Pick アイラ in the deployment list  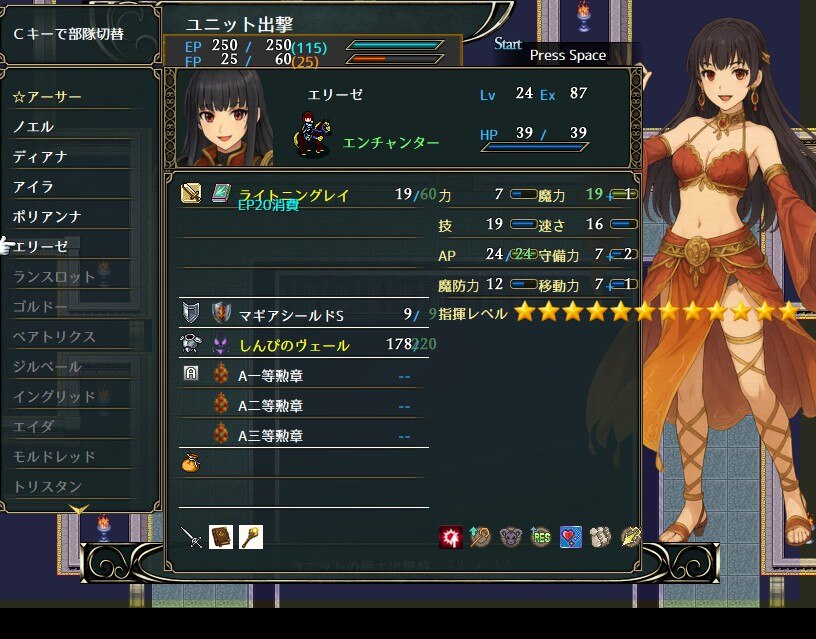coord(34,187)
